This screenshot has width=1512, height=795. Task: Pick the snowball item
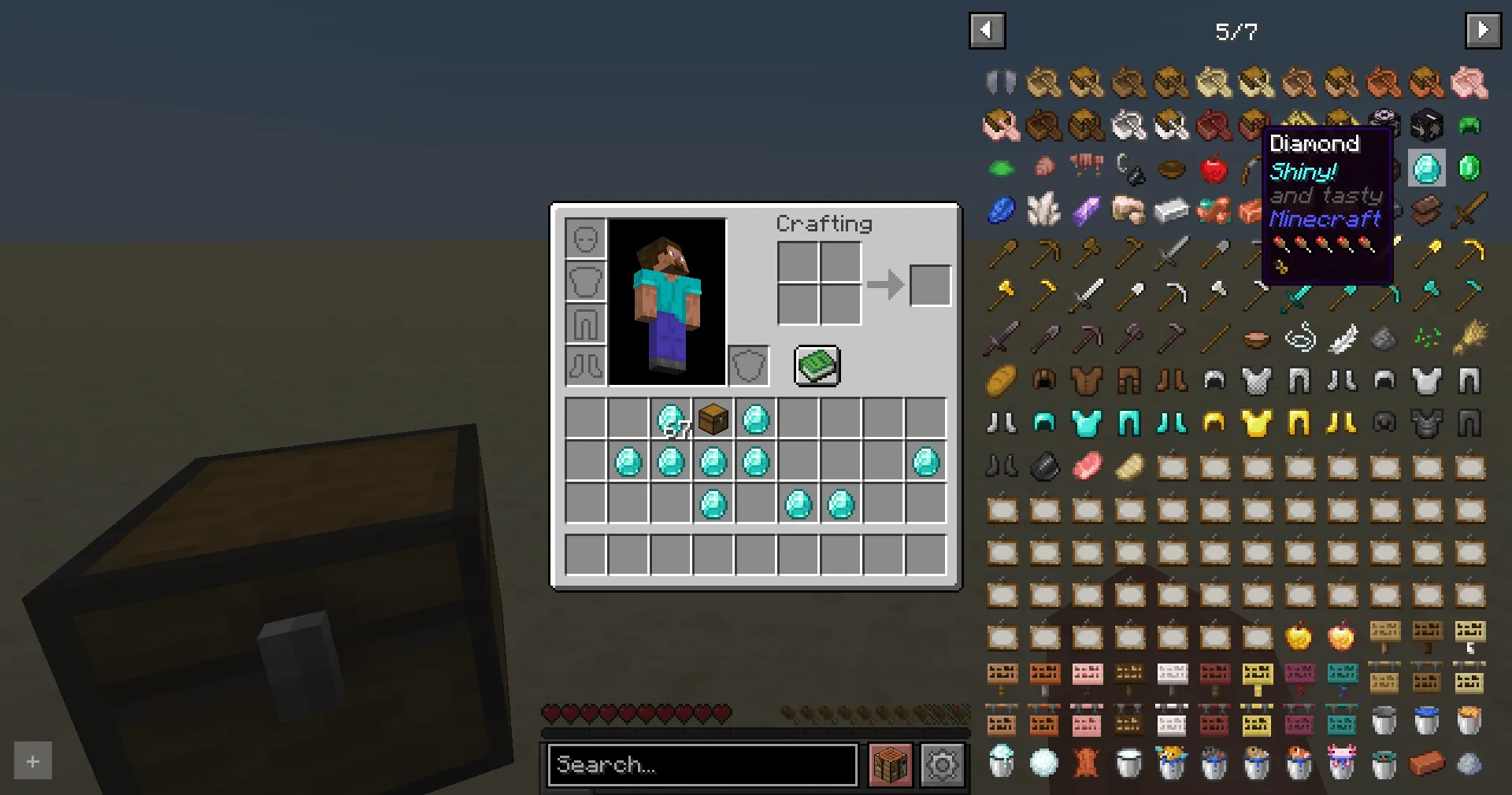pyautogui.click(x=1044, y=762)
